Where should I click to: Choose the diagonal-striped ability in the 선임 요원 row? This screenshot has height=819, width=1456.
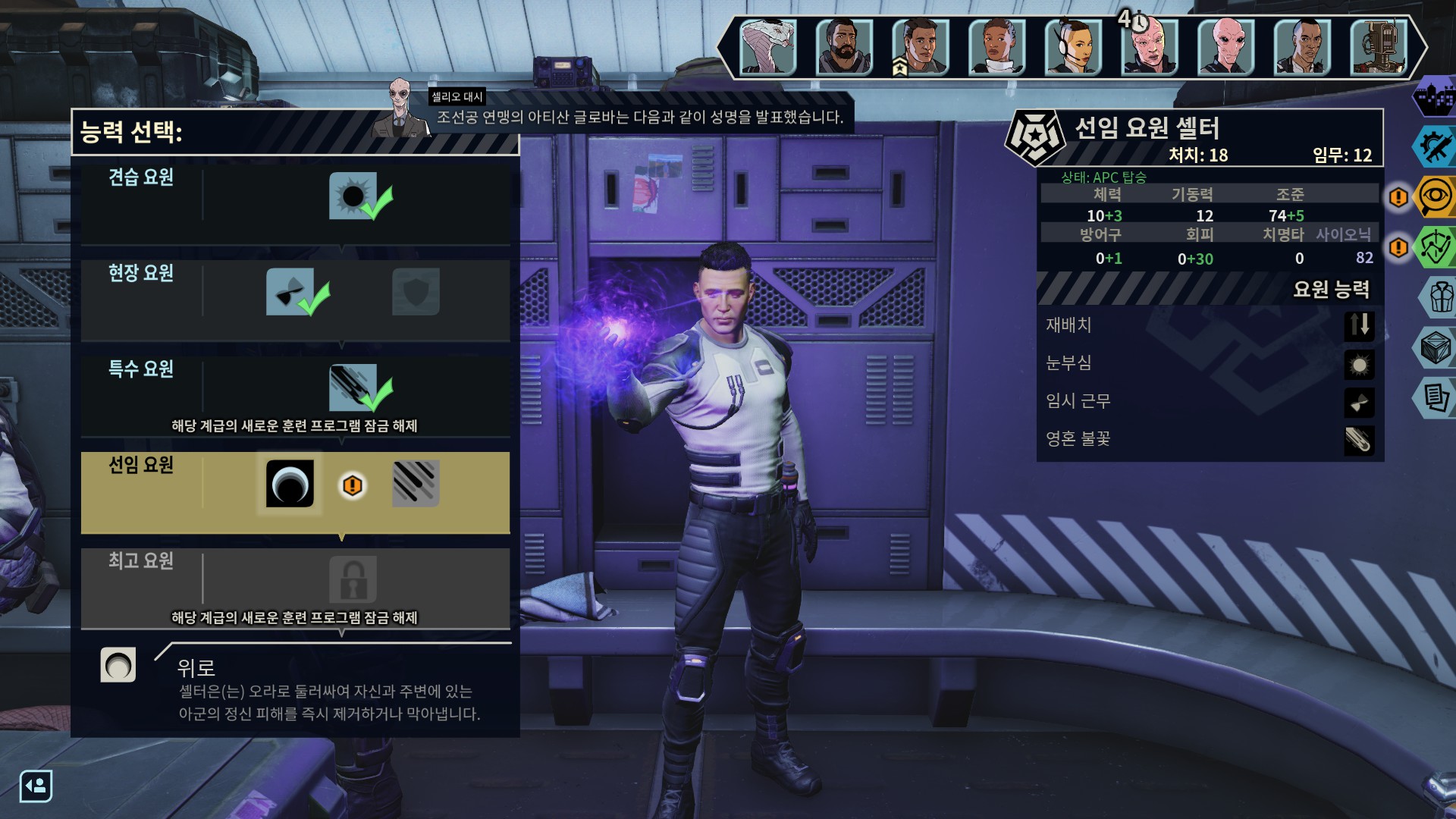pos(416,483)
